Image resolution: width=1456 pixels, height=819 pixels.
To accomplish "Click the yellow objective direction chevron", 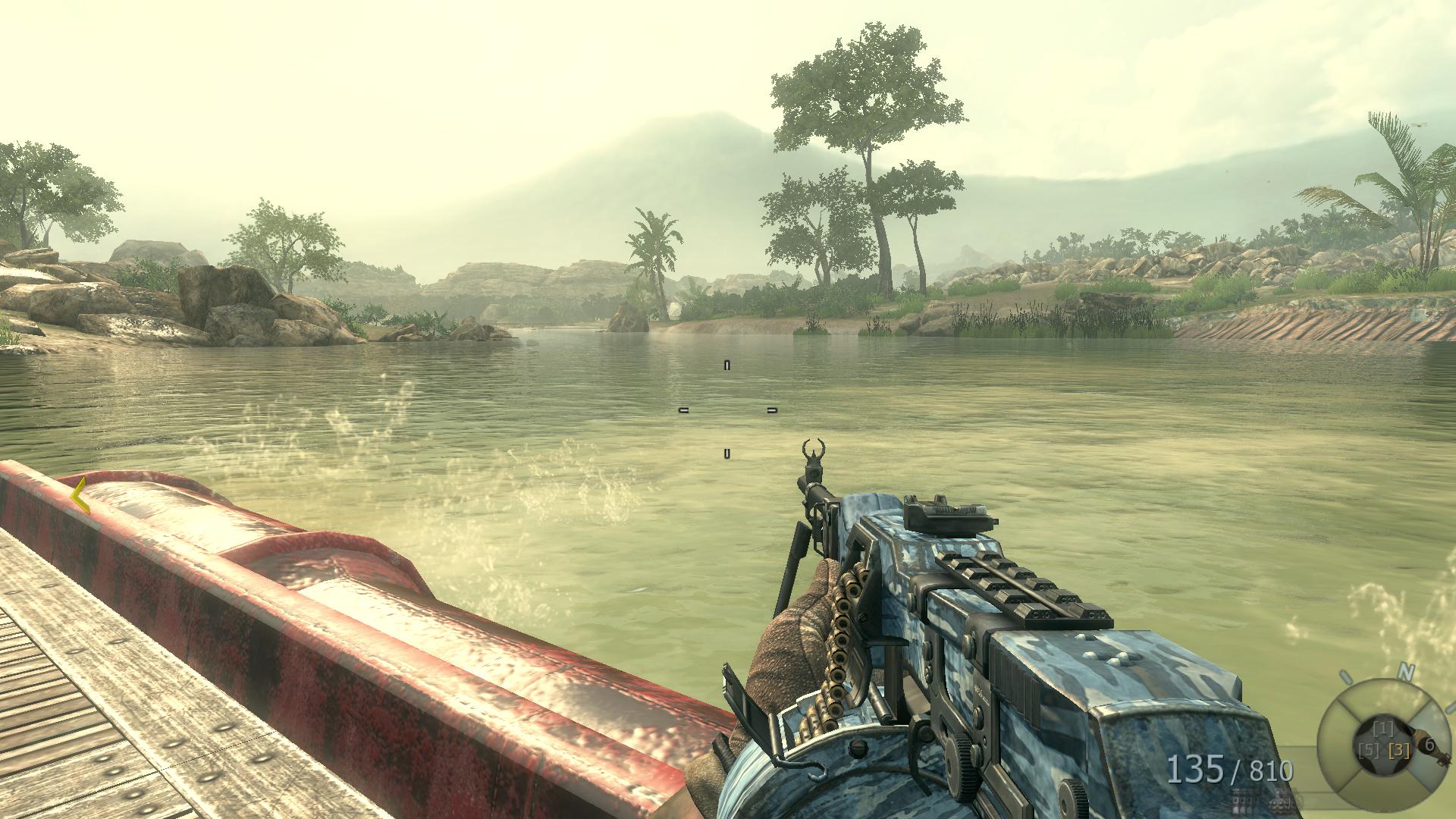I will pos(78,496).
